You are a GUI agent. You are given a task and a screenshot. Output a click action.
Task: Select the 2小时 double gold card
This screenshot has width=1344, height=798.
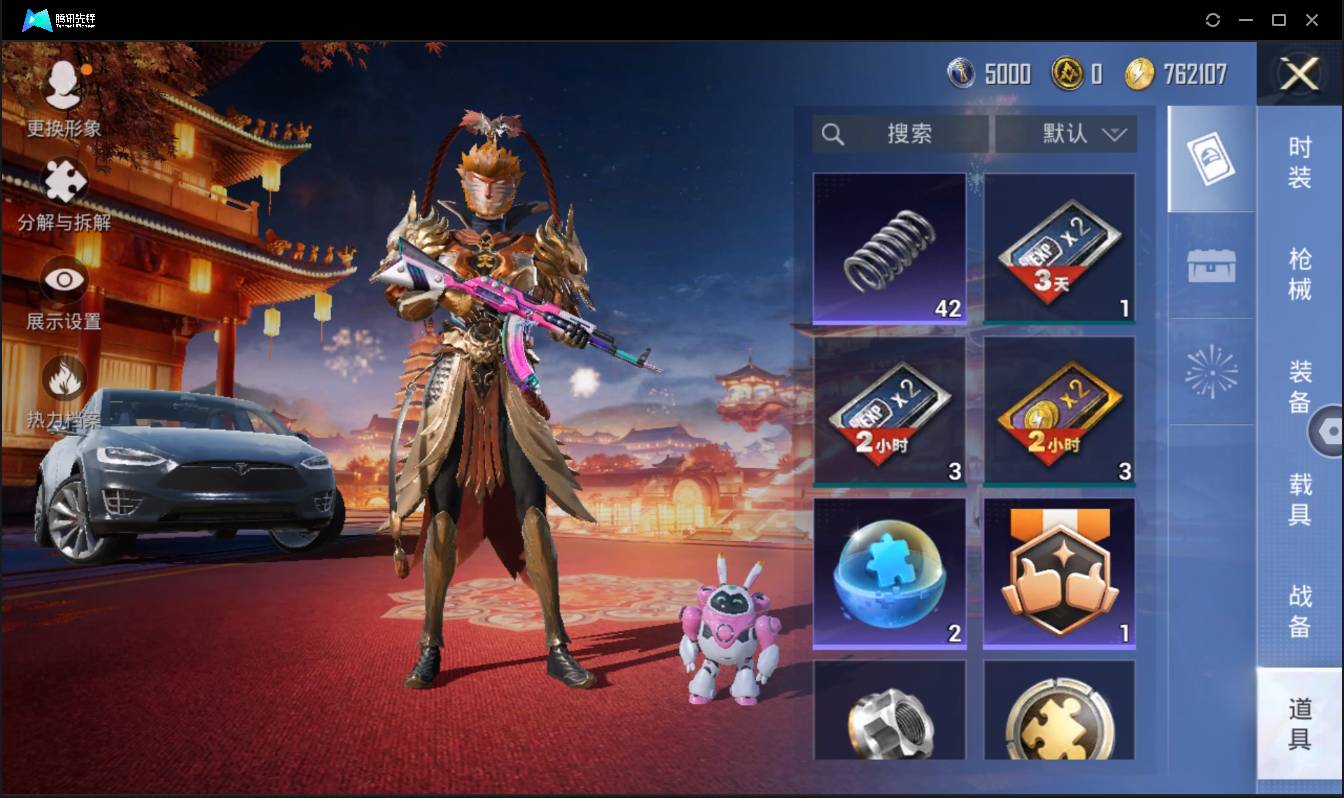1059,411
